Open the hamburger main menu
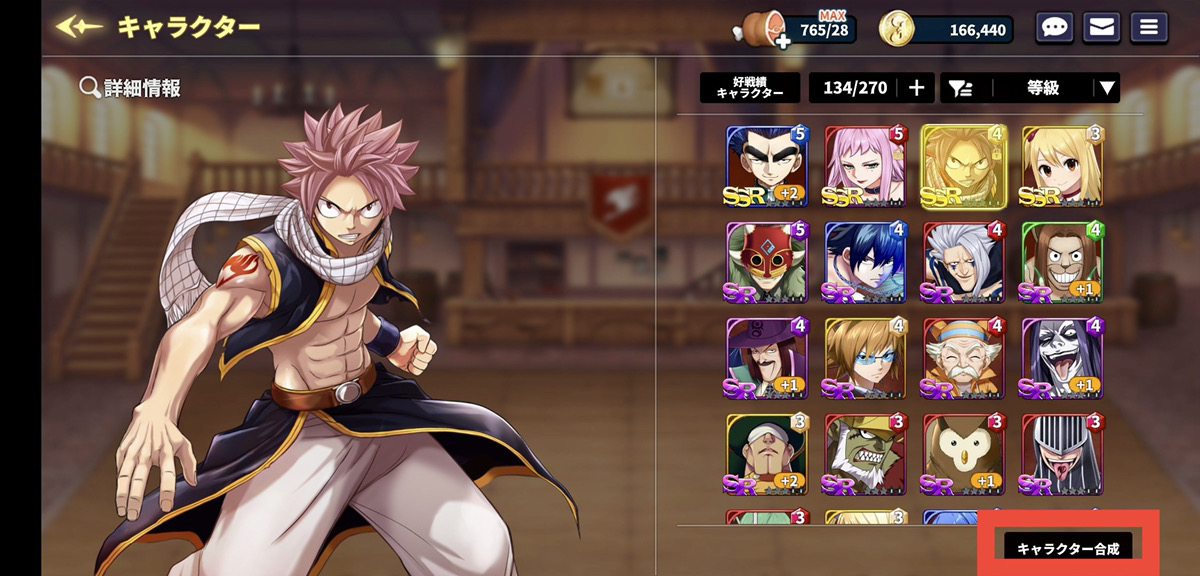This screenshot has height=576, width=1200. coord(1148,28)
